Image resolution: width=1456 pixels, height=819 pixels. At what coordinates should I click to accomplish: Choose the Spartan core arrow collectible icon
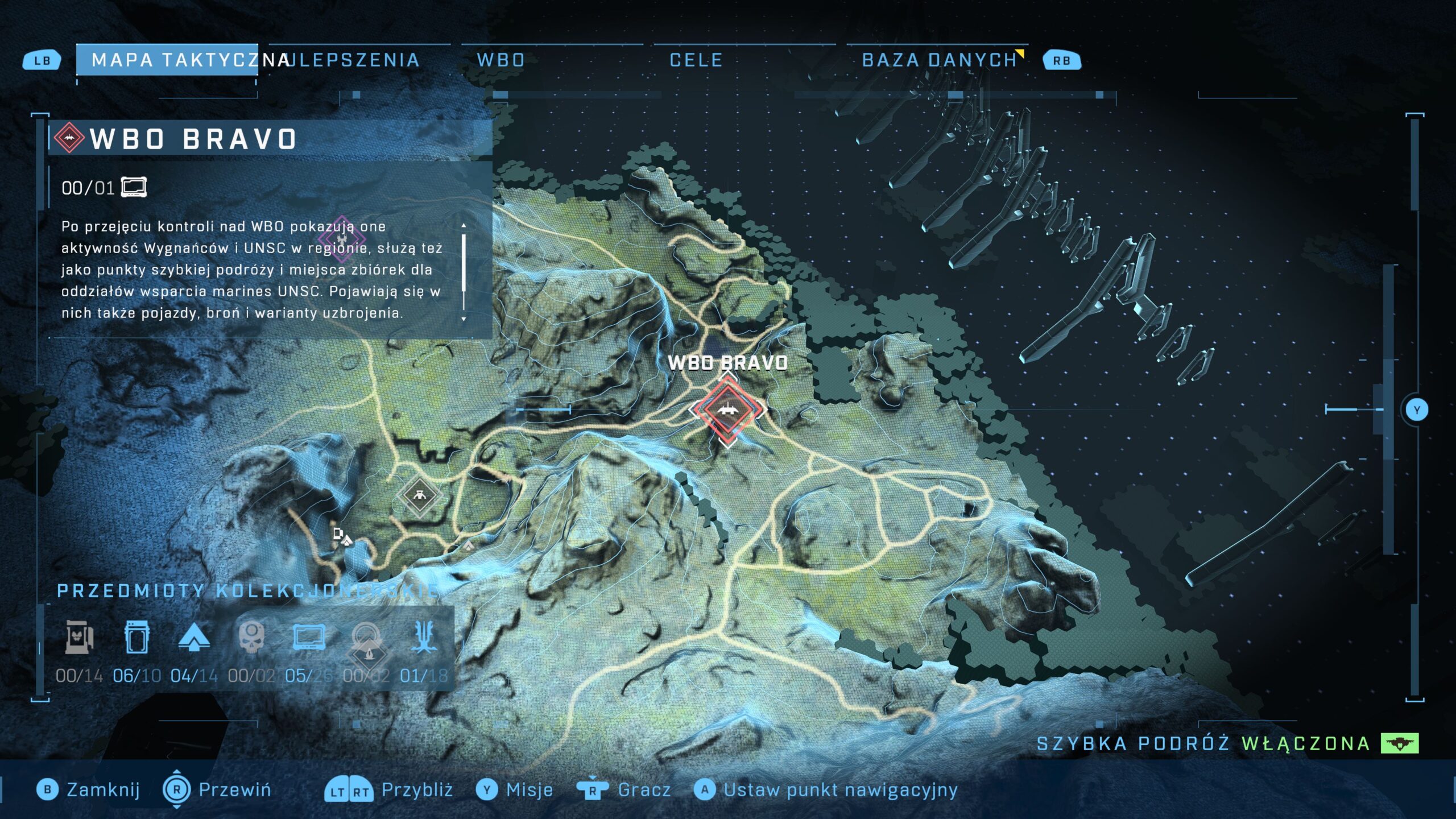pos(194,637)
